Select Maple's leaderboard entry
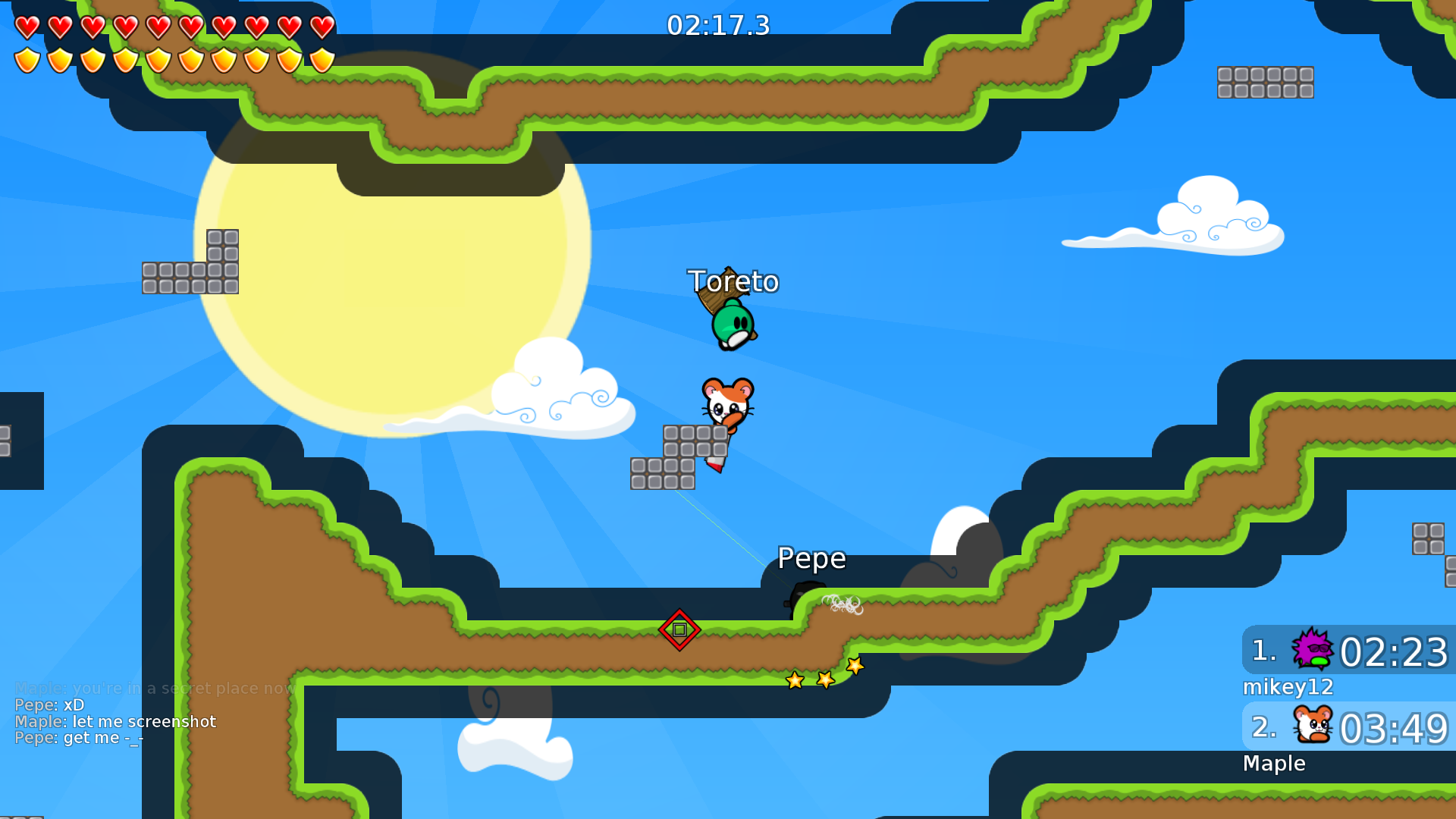Screen dimensions: 1456x819 pyautogui.click(x=1274, y=764)
